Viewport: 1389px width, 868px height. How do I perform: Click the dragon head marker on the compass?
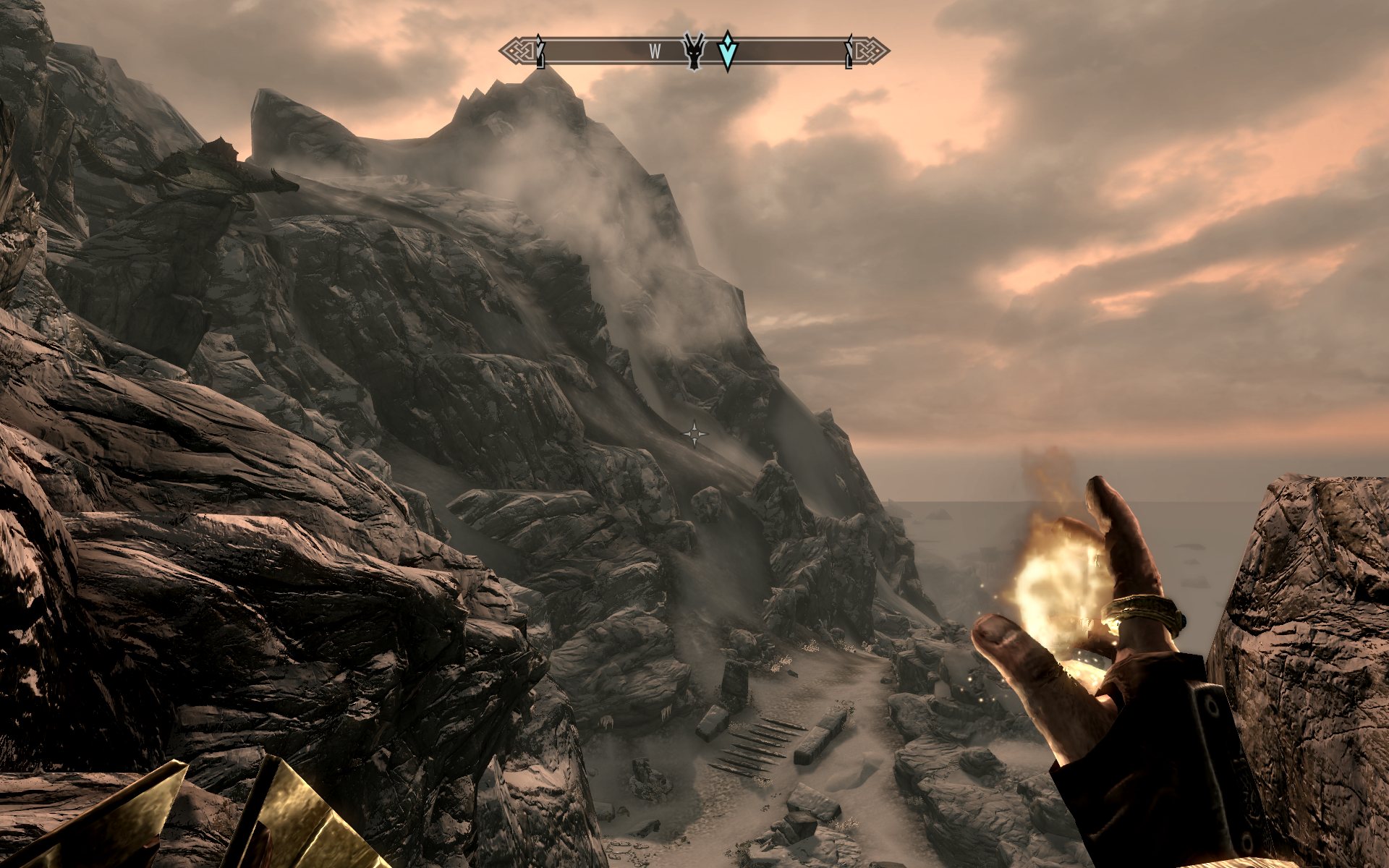(x=694, y=51)
